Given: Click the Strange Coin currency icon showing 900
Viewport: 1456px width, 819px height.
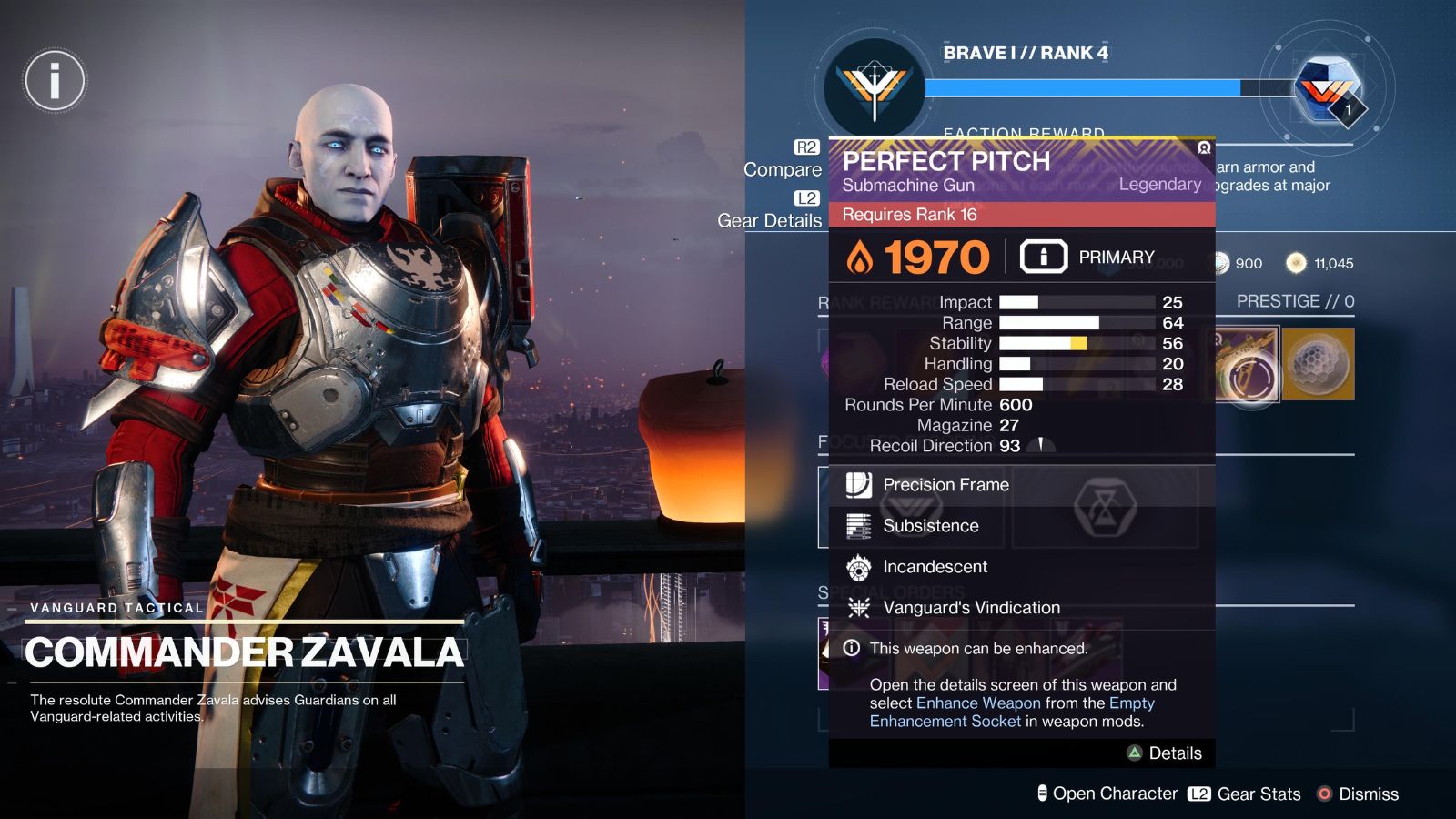Looking at the screenshot, I should [1220, 264].
